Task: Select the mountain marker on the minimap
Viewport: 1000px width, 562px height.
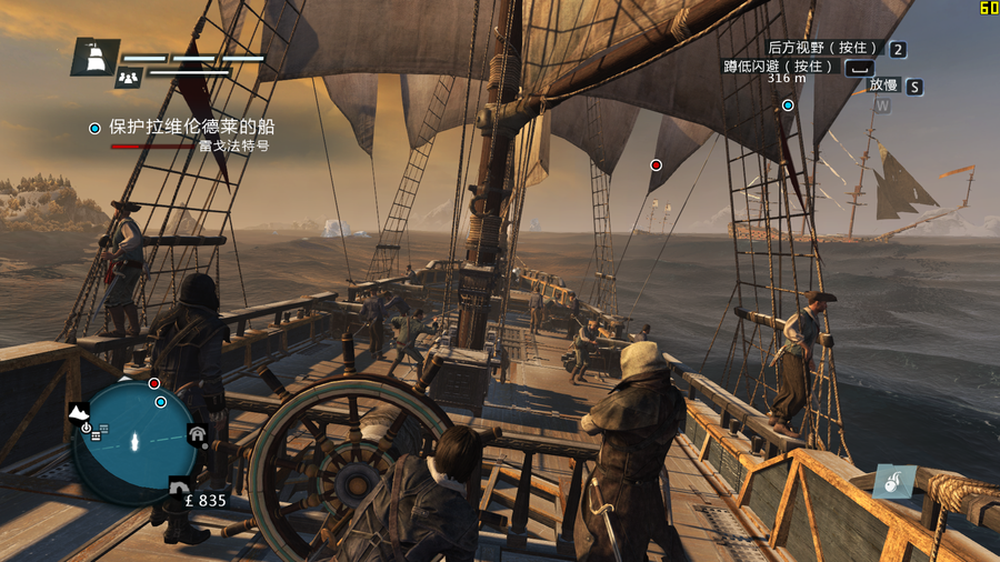Action: (x=78, y=412)
